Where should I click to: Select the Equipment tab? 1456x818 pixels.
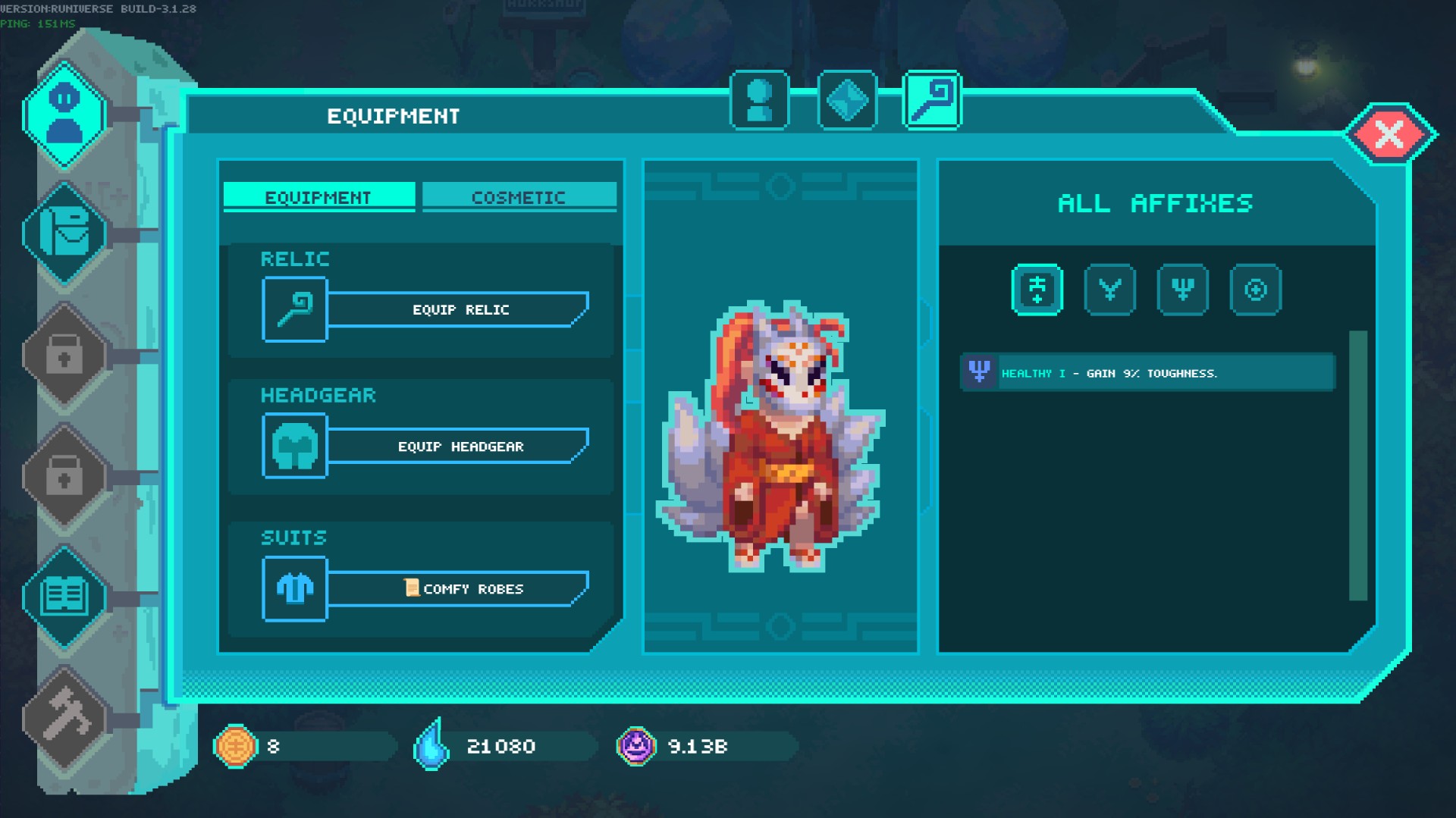318,197
